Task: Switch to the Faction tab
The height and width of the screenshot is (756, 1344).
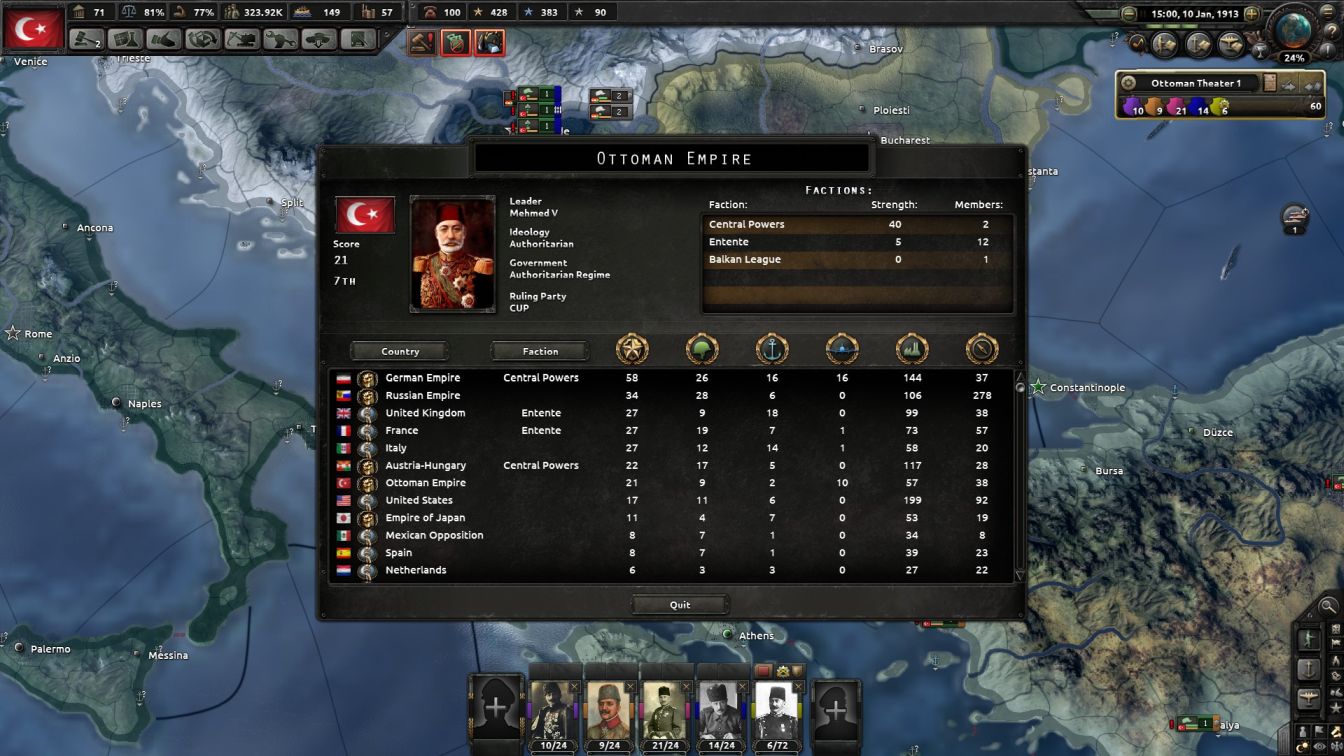Action: tap(540, 351)
